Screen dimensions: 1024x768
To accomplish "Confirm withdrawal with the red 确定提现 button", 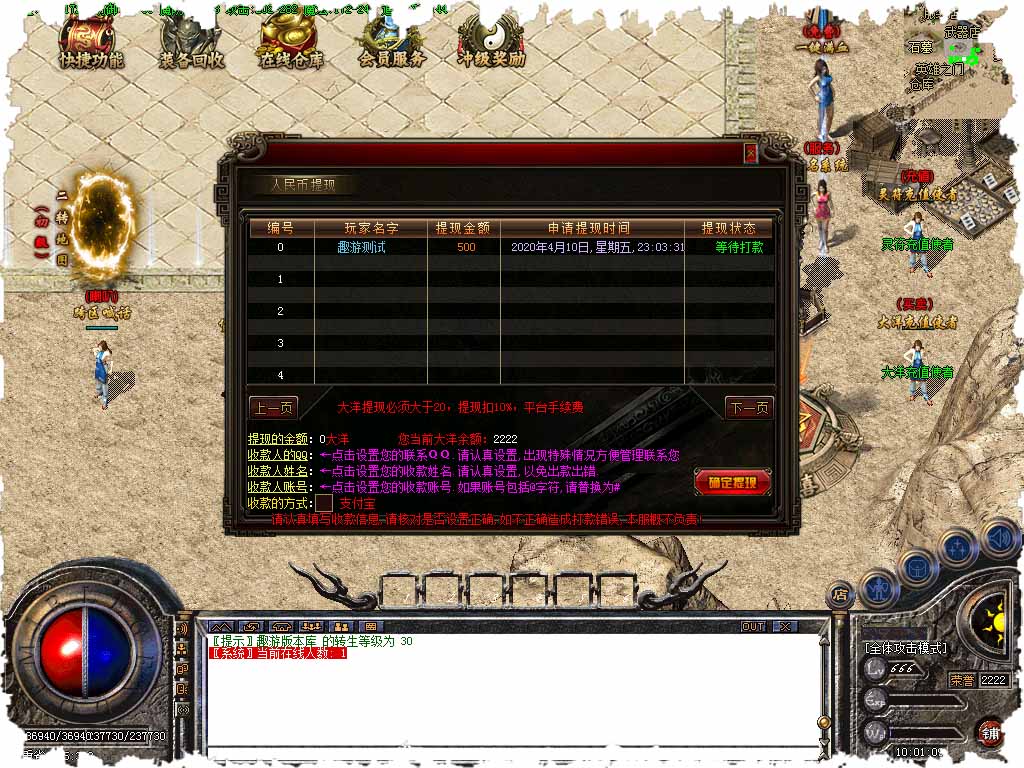I will tap(732, 483).
